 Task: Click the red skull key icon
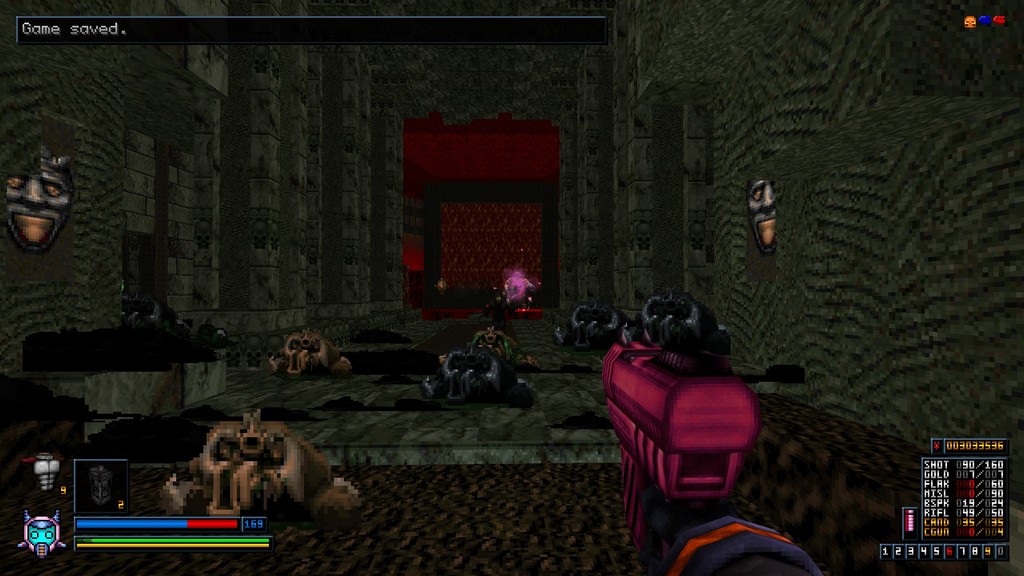point(997,21)
